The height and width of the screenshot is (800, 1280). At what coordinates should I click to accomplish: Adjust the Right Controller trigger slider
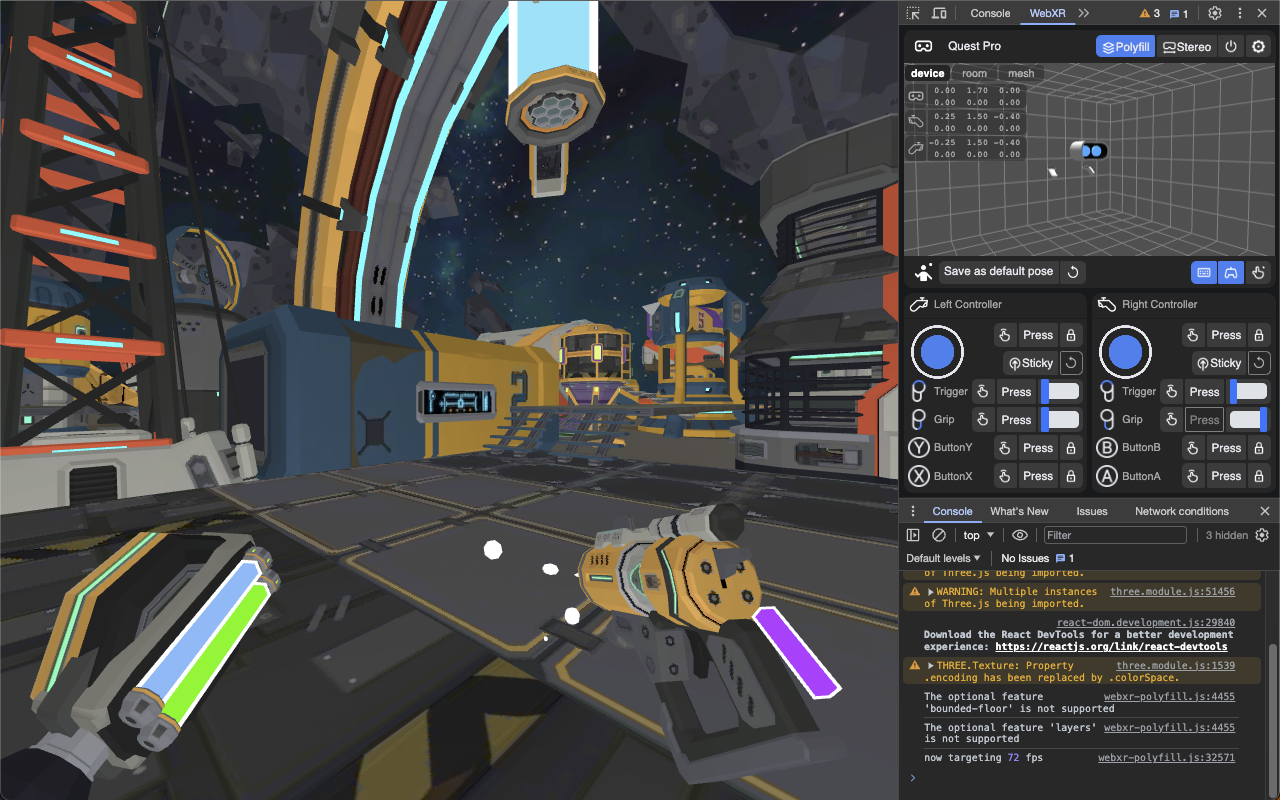pos(1248,391)
